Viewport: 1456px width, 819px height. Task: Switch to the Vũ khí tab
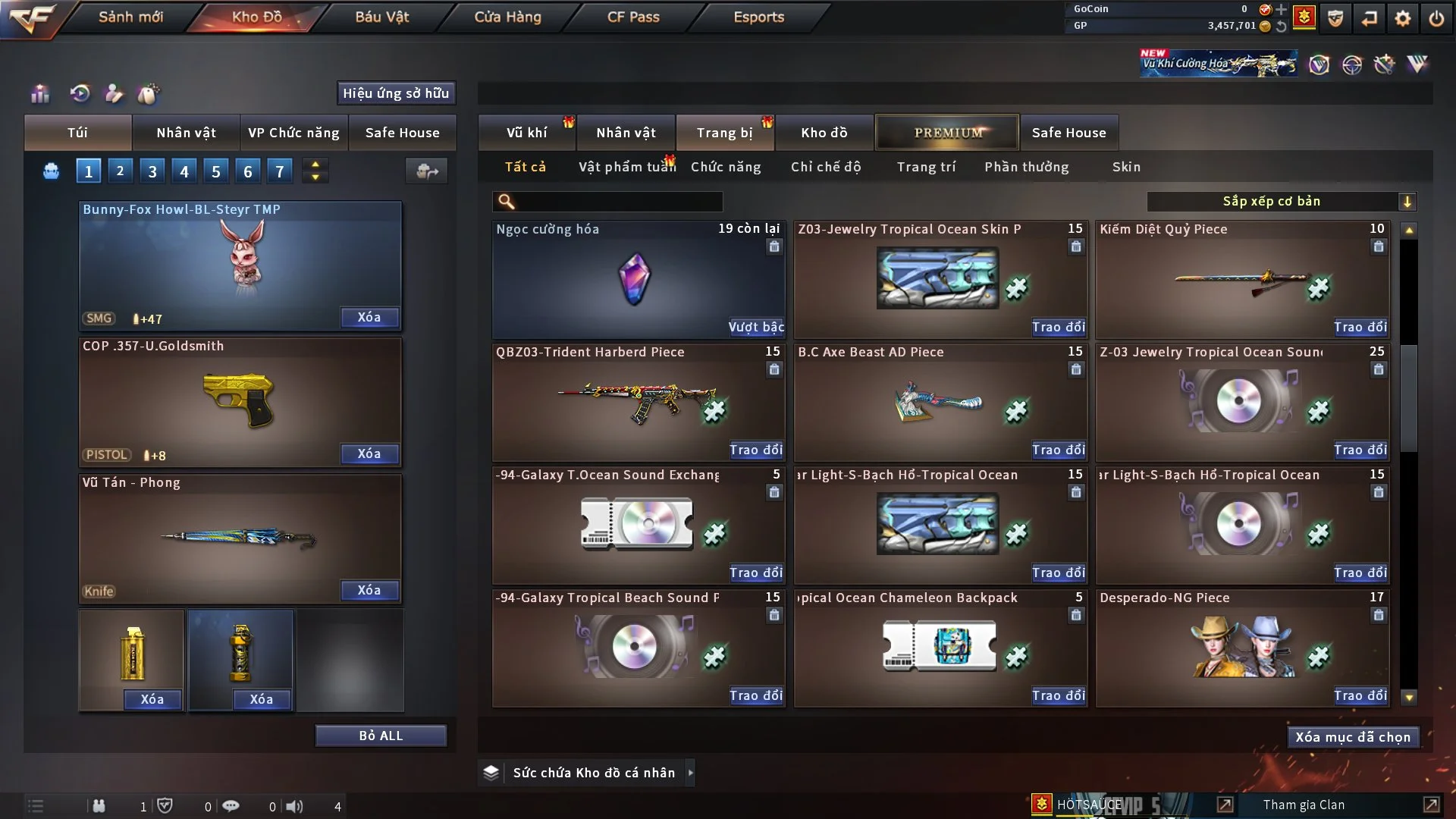tap(526, 133)
